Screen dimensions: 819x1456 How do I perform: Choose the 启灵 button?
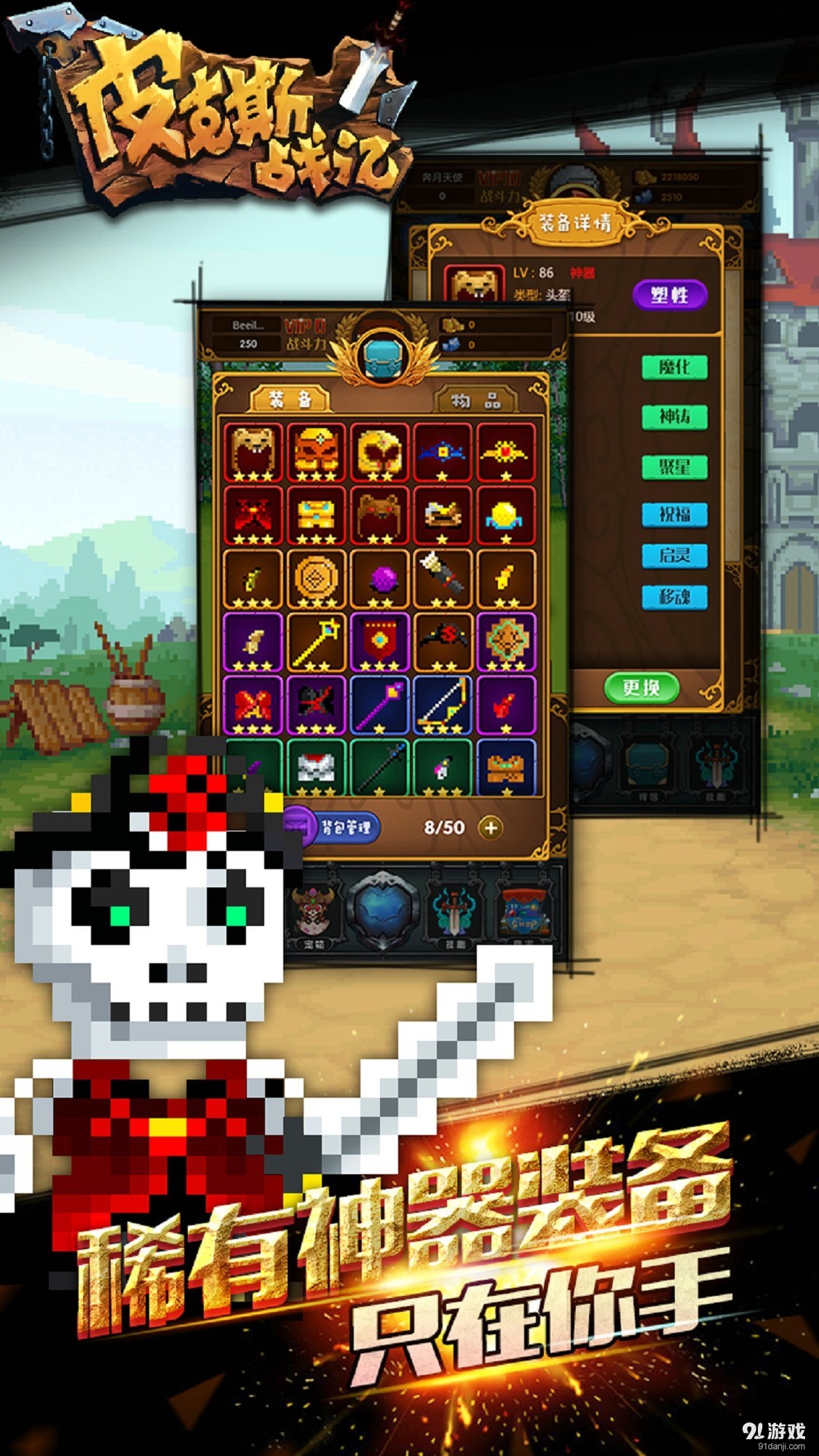(x=674, y=555)
